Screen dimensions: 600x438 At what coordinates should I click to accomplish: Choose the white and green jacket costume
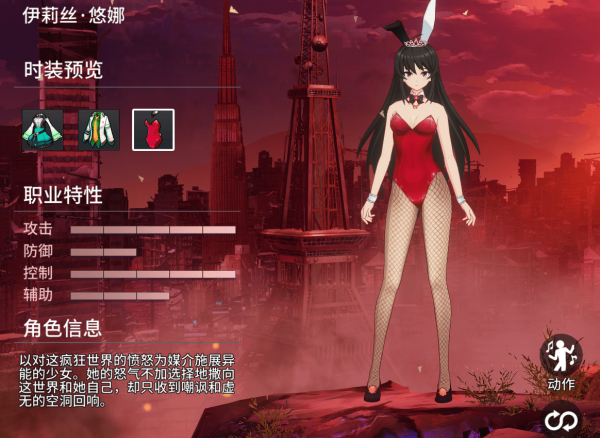click(98, 129)
